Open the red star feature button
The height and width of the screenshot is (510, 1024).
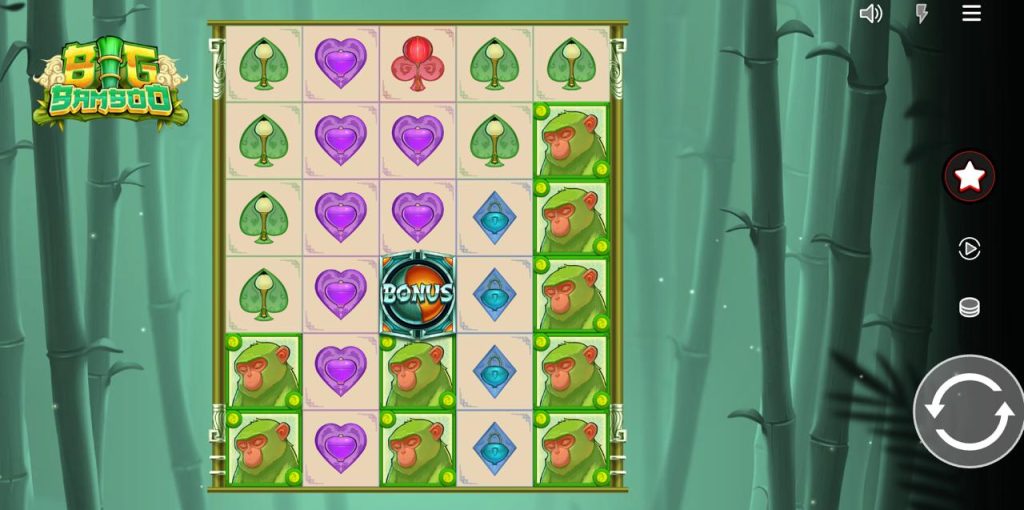pos(969,177)
